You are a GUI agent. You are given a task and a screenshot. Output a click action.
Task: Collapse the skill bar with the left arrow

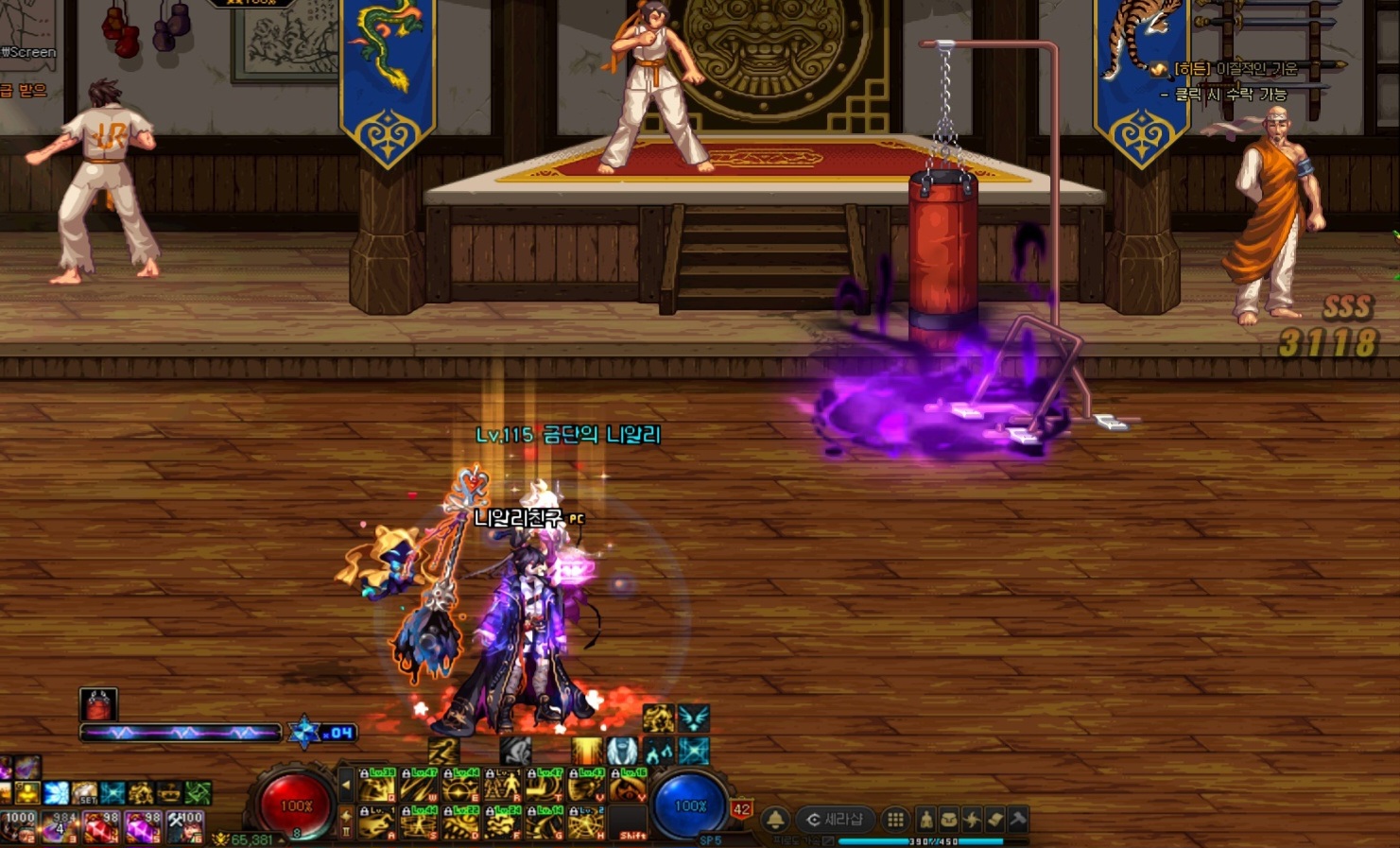[346, 786]
